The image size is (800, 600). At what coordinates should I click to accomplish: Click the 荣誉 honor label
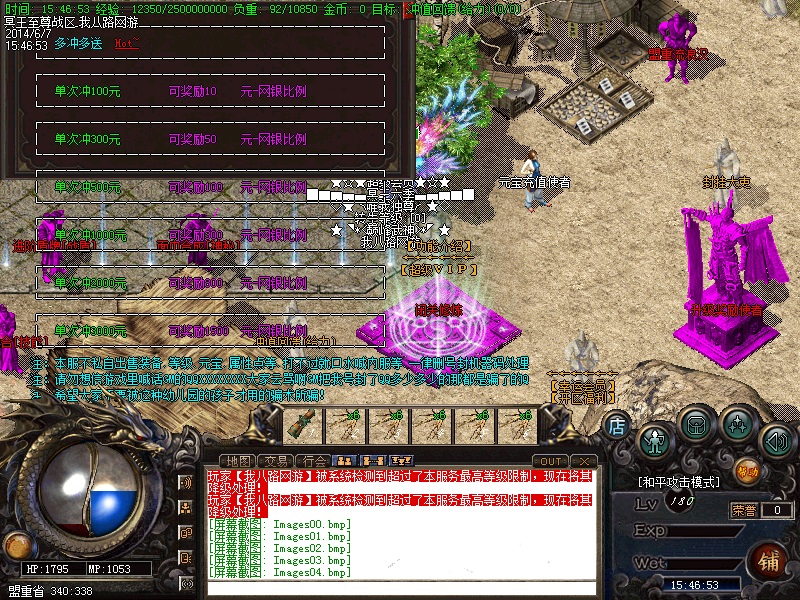[x=744, y=510]
